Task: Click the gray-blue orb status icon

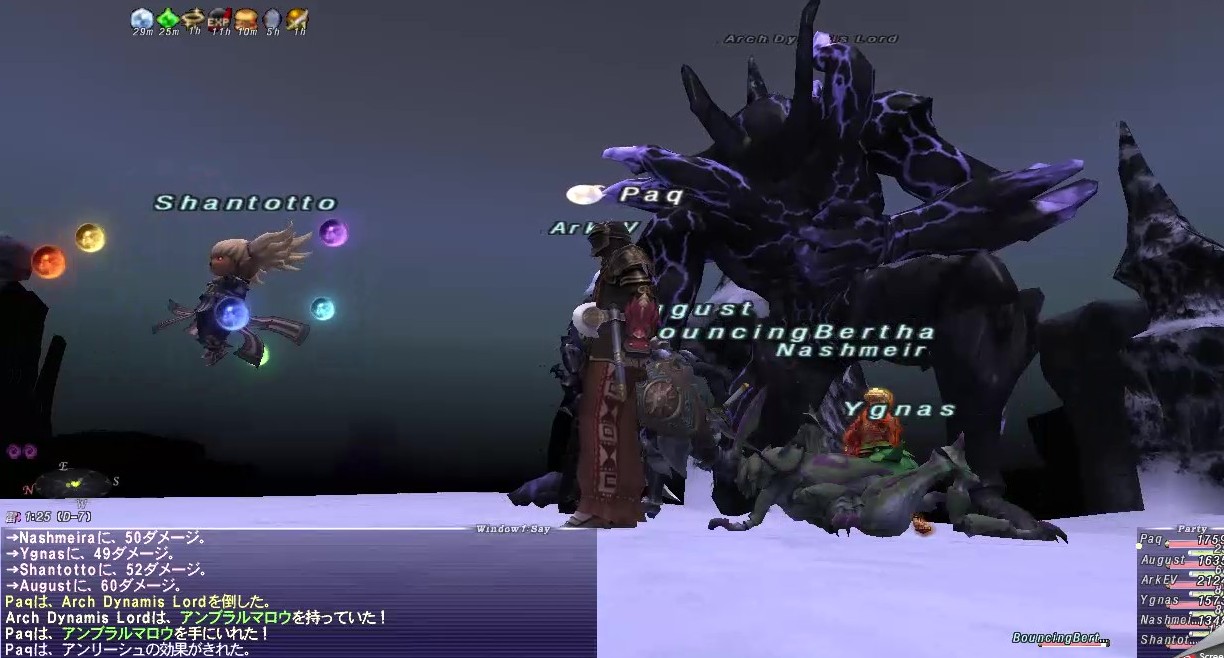Action: (x=271, y=18)
